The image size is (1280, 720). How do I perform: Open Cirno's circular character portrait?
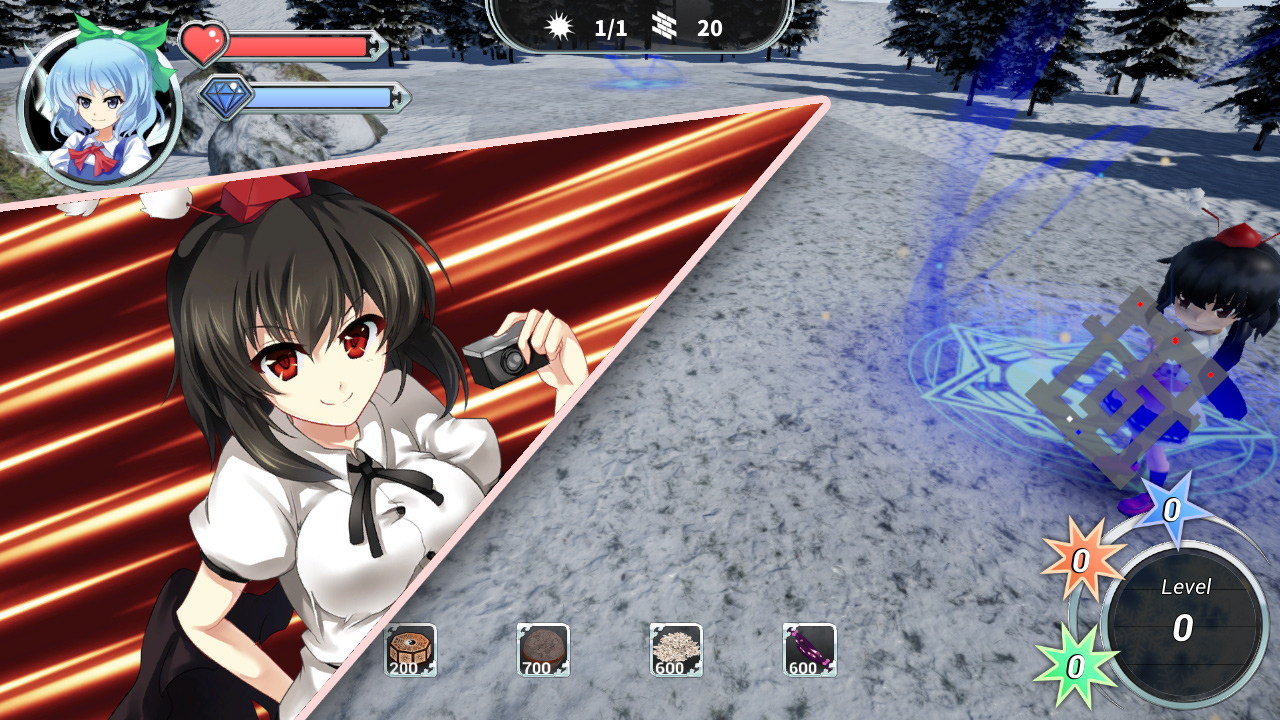pos(100,100)
